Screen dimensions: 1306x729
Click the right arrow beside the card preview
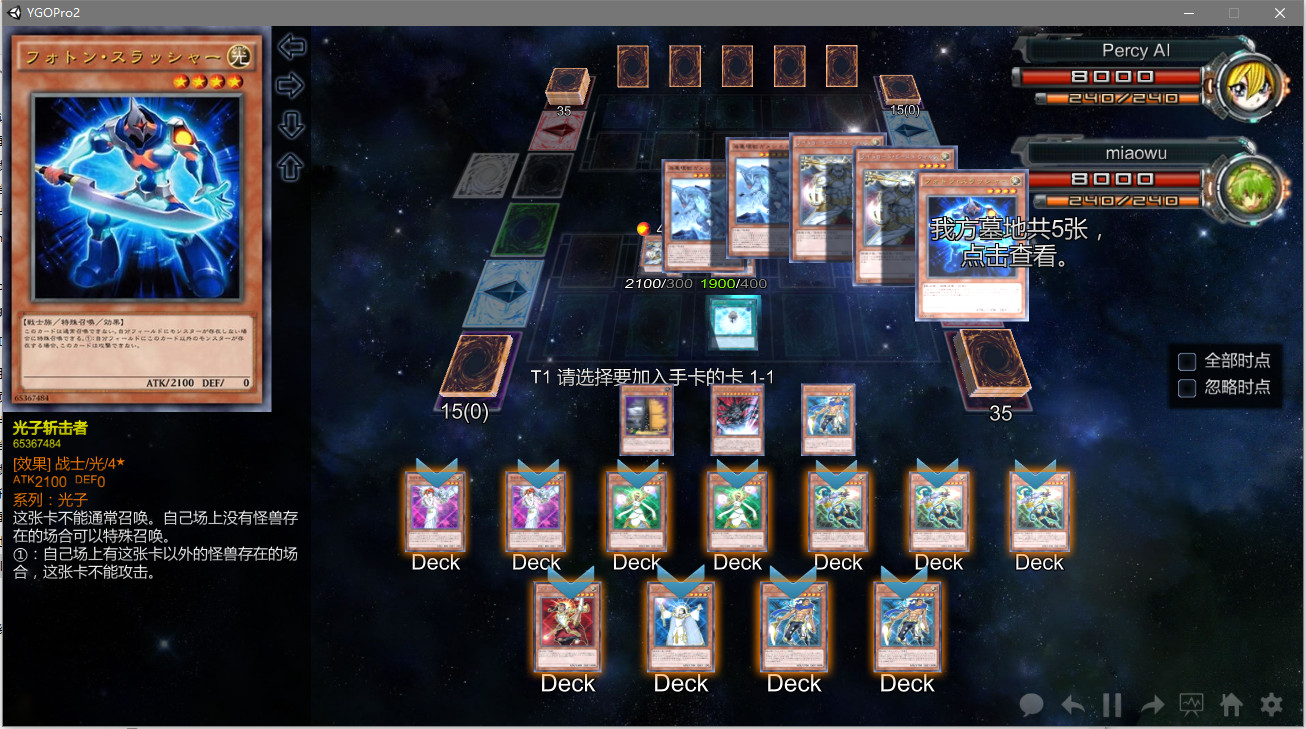290,85
